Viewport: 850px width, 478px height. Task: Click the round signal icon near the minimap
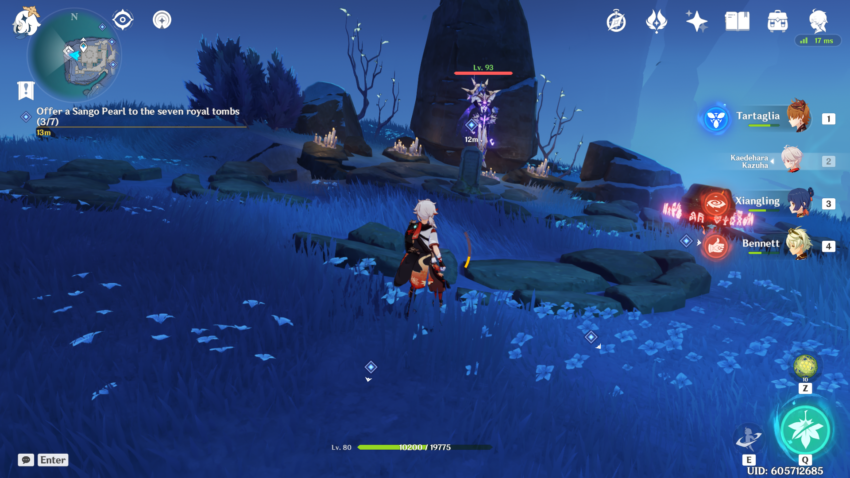(161, 19)
